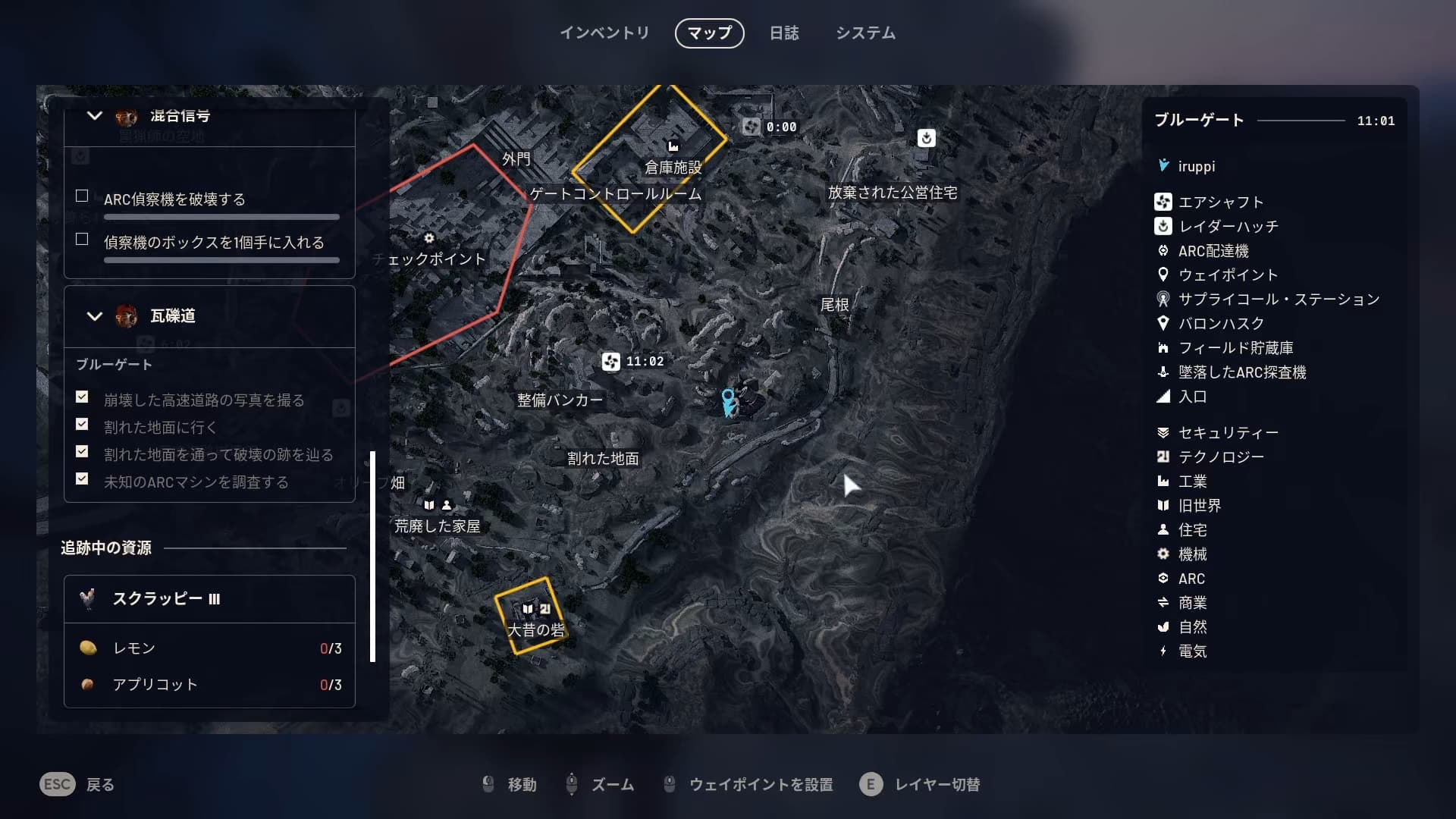Click the フィールド貯蔵庫 legend entry

tap(1235, 347)
